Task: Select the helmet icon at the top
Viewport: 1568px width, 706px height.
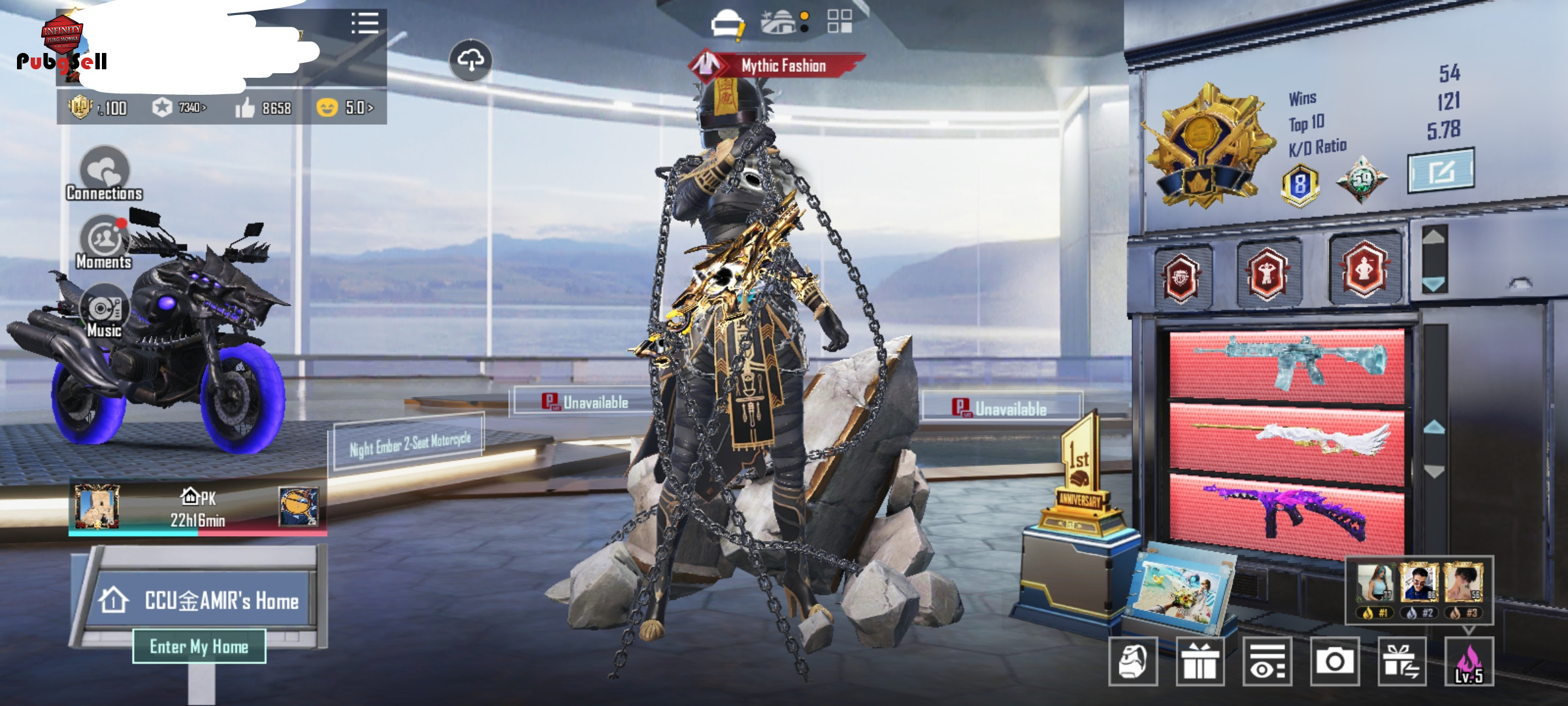Action: [727, 24]
